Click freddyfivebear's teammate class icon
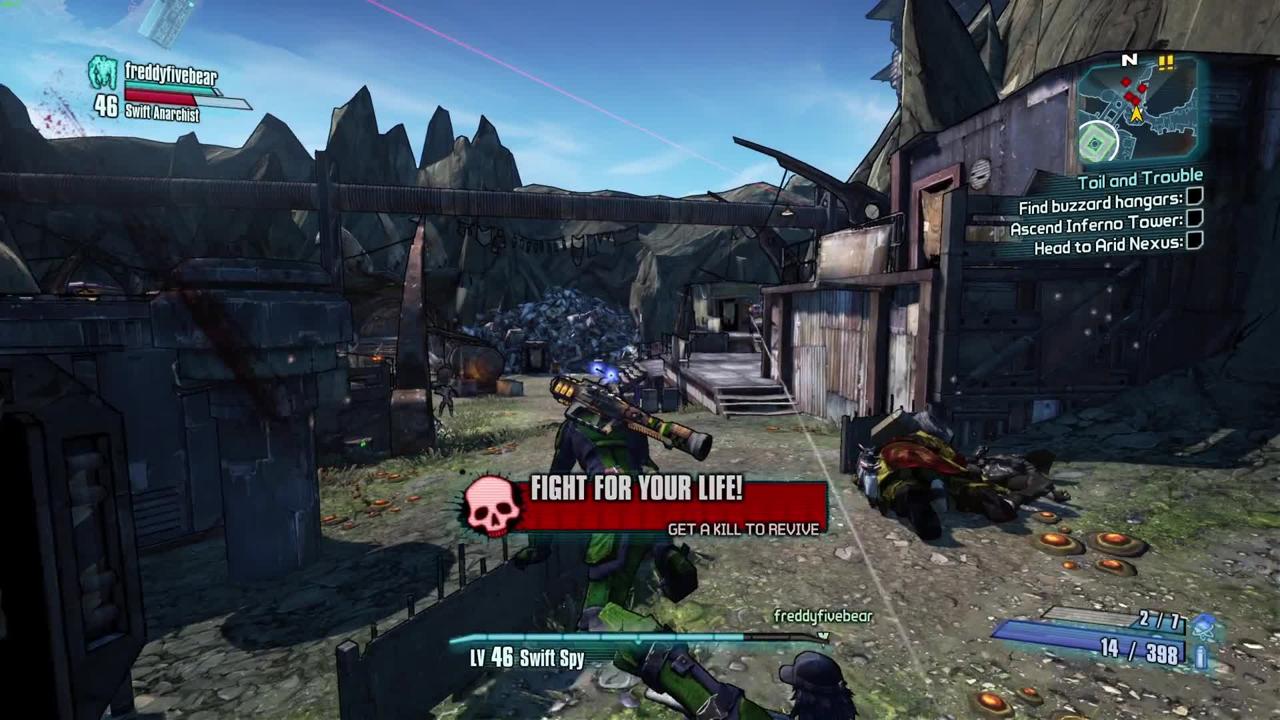Image resolution: width=1280 pixels, height=720 pixels. pyautogui.click(x=102, y=73)
